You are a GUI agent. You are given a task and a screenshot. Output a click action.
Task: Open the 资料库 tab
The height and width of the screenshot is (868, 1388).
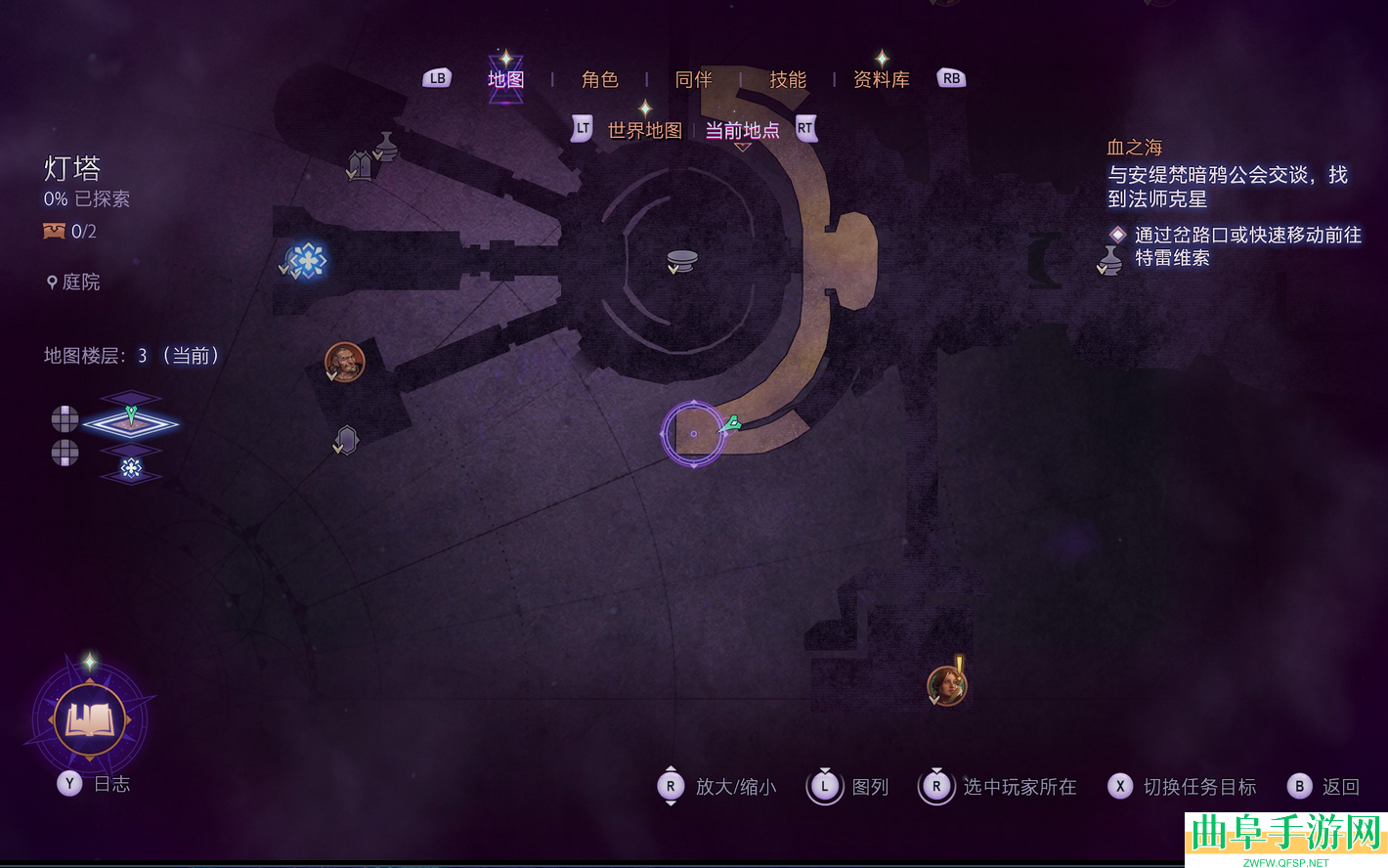click(x=881, y=79)
